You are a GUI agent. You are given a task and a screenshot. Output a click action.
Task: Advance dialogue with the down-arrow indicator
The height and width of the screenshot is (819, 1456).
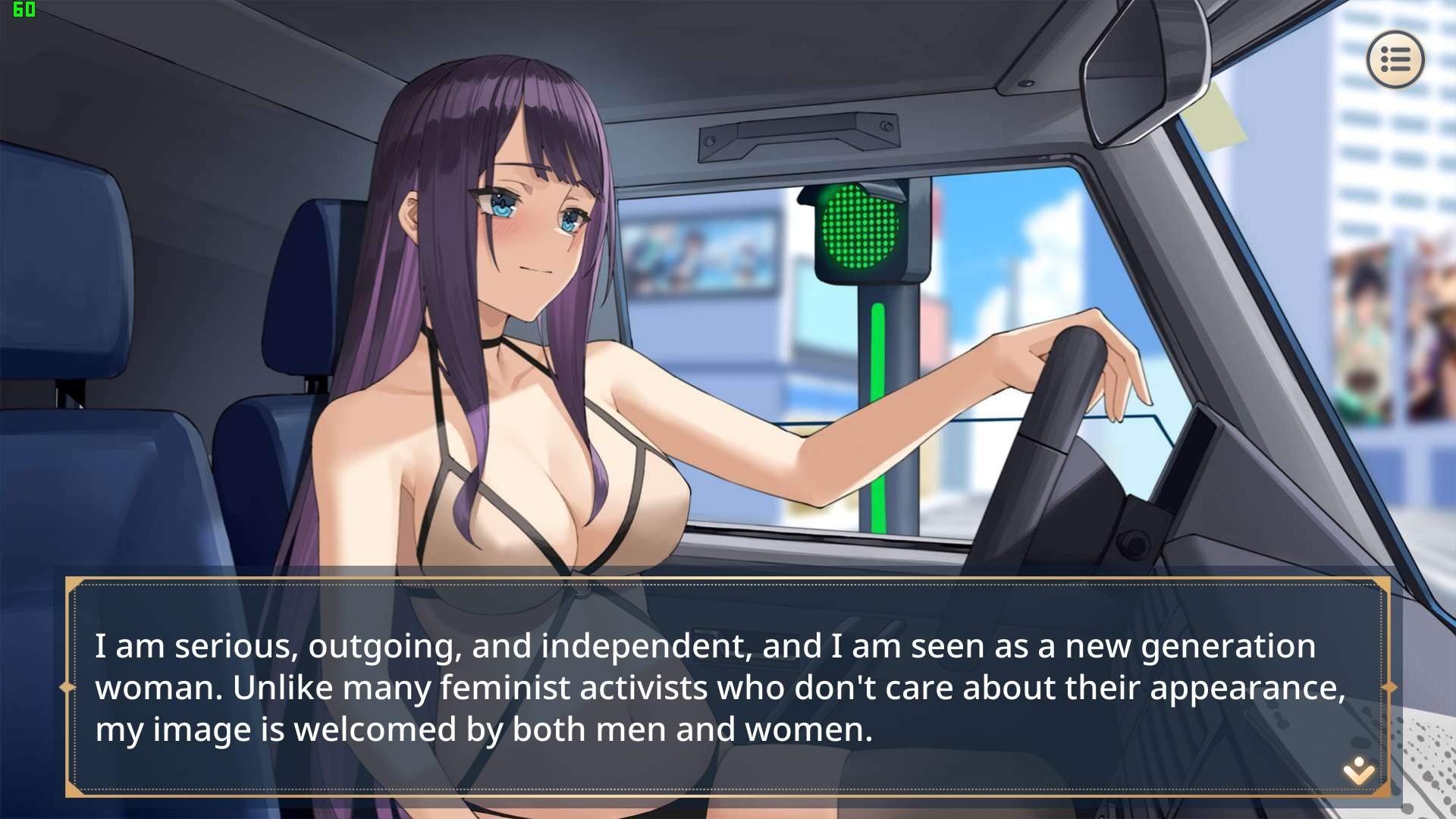pyautogui.click(x=1358, y=770)
